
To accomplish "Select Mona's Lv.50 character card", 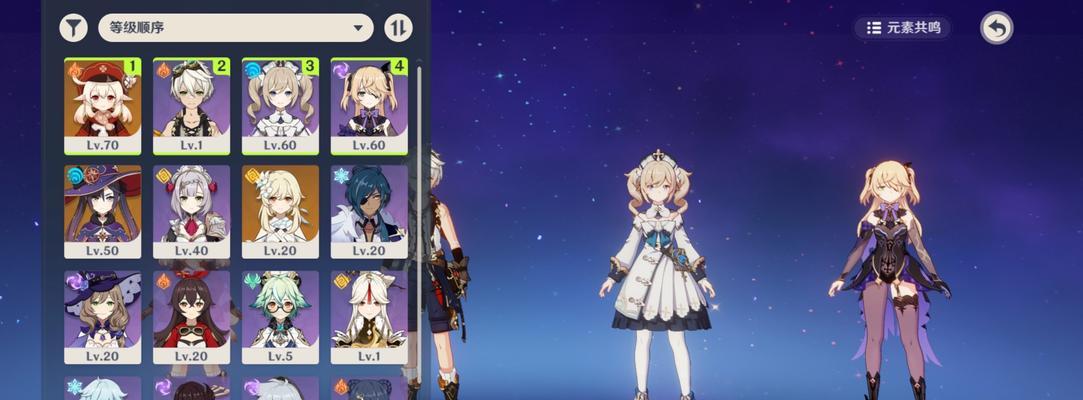I will pyautogui.click(x=102, y=212).
